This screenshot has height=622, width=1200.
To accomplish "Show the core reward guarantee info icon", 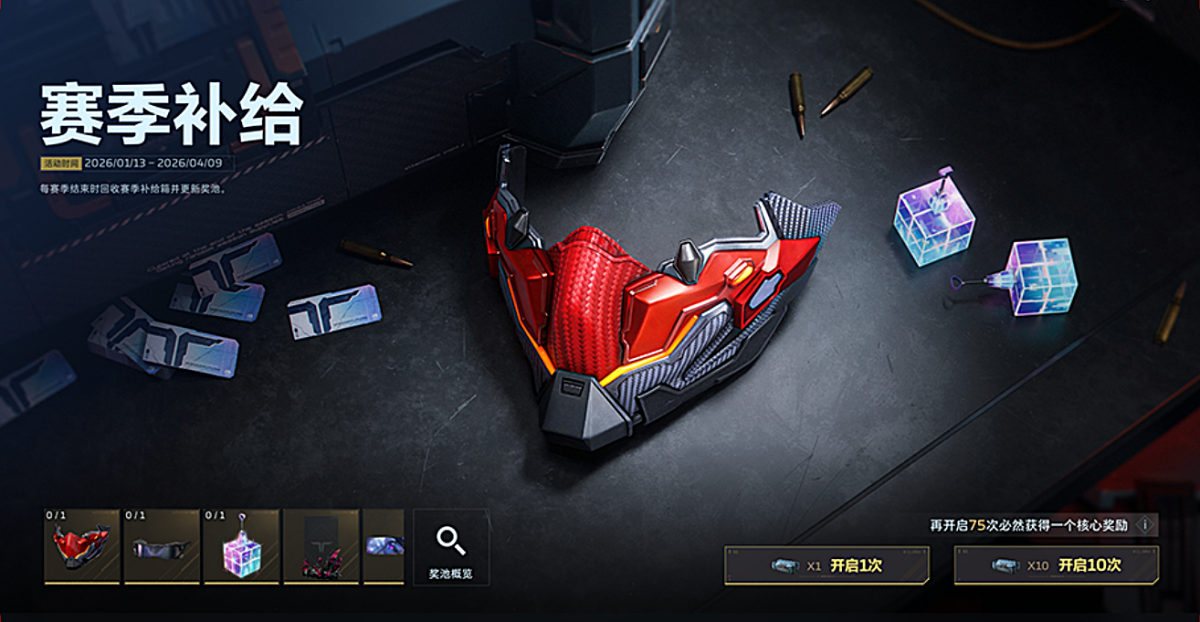I will tap(1144, 524).
